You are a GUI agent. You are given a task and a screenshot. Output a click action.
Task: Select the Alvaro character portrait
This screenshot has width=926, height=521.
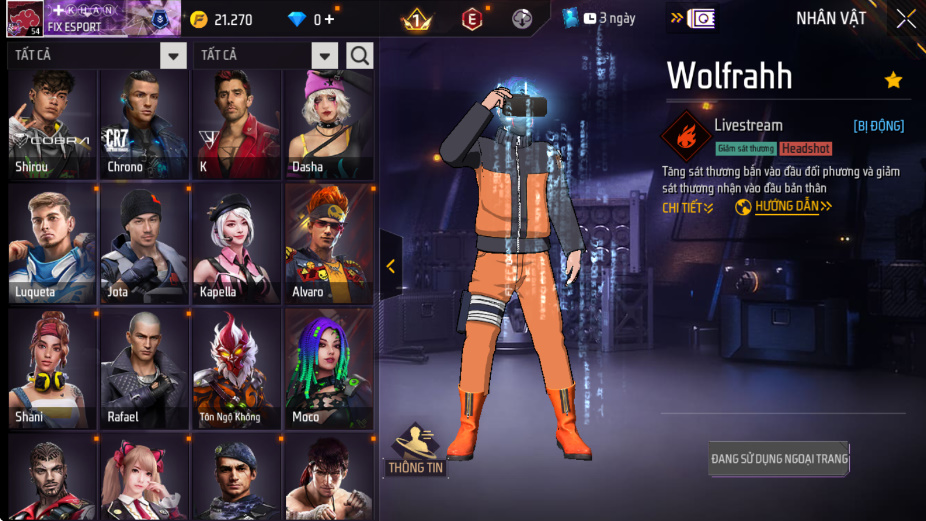pos(329,244)
